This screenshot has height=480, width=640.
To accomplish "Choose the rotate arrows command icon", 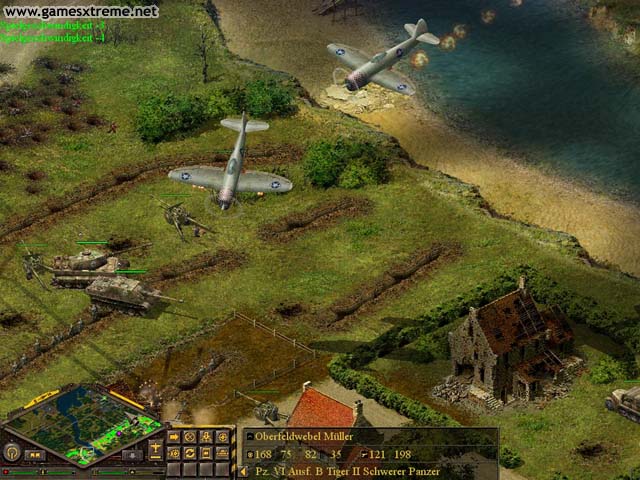I will click(x=189, y=453).
